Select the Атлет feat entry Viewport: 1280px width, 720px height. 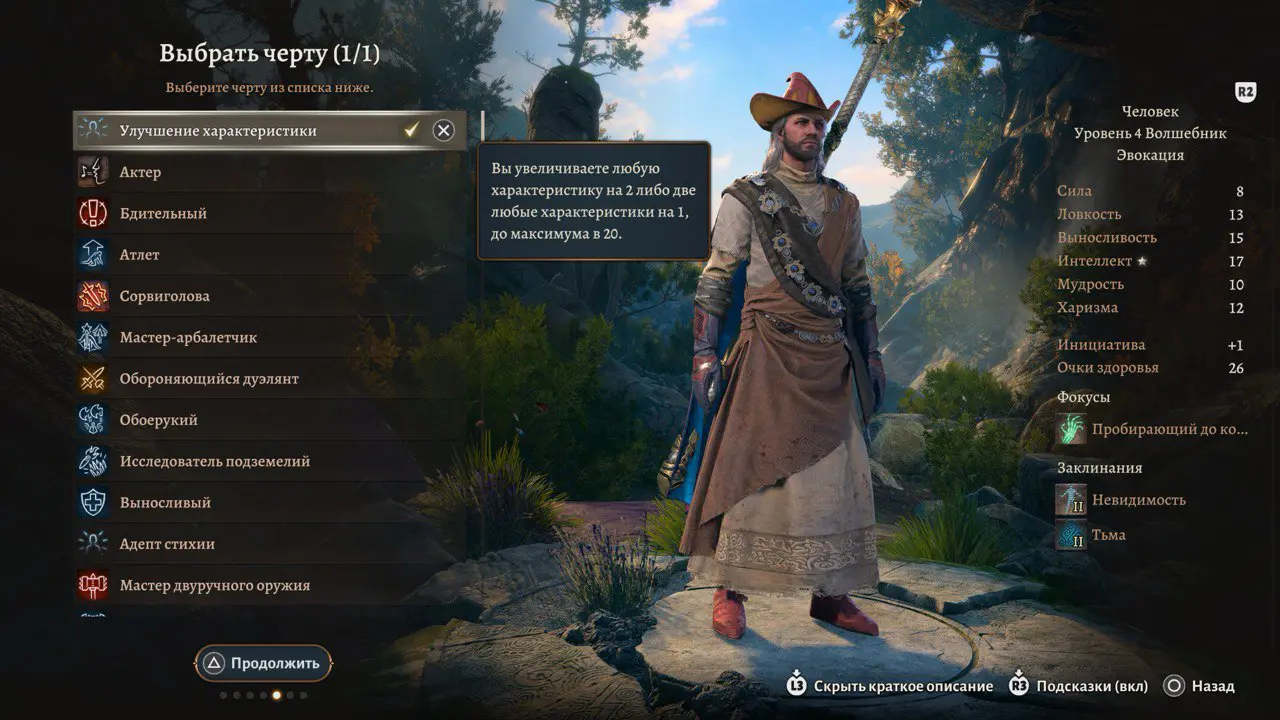tap(140, 255)
